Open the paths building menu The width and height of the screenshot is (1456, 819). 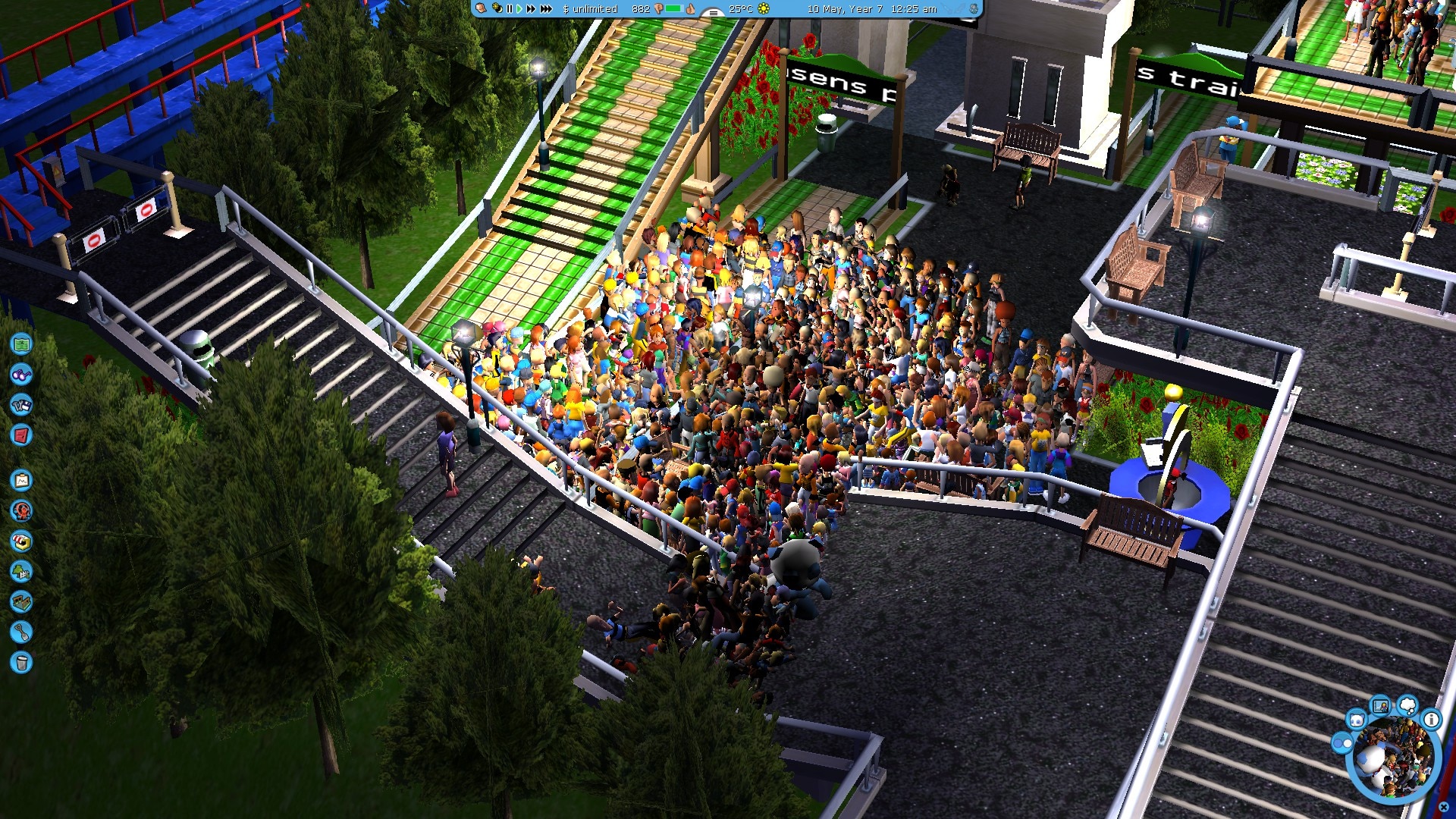pyautogui.click(x=21, y=602)
